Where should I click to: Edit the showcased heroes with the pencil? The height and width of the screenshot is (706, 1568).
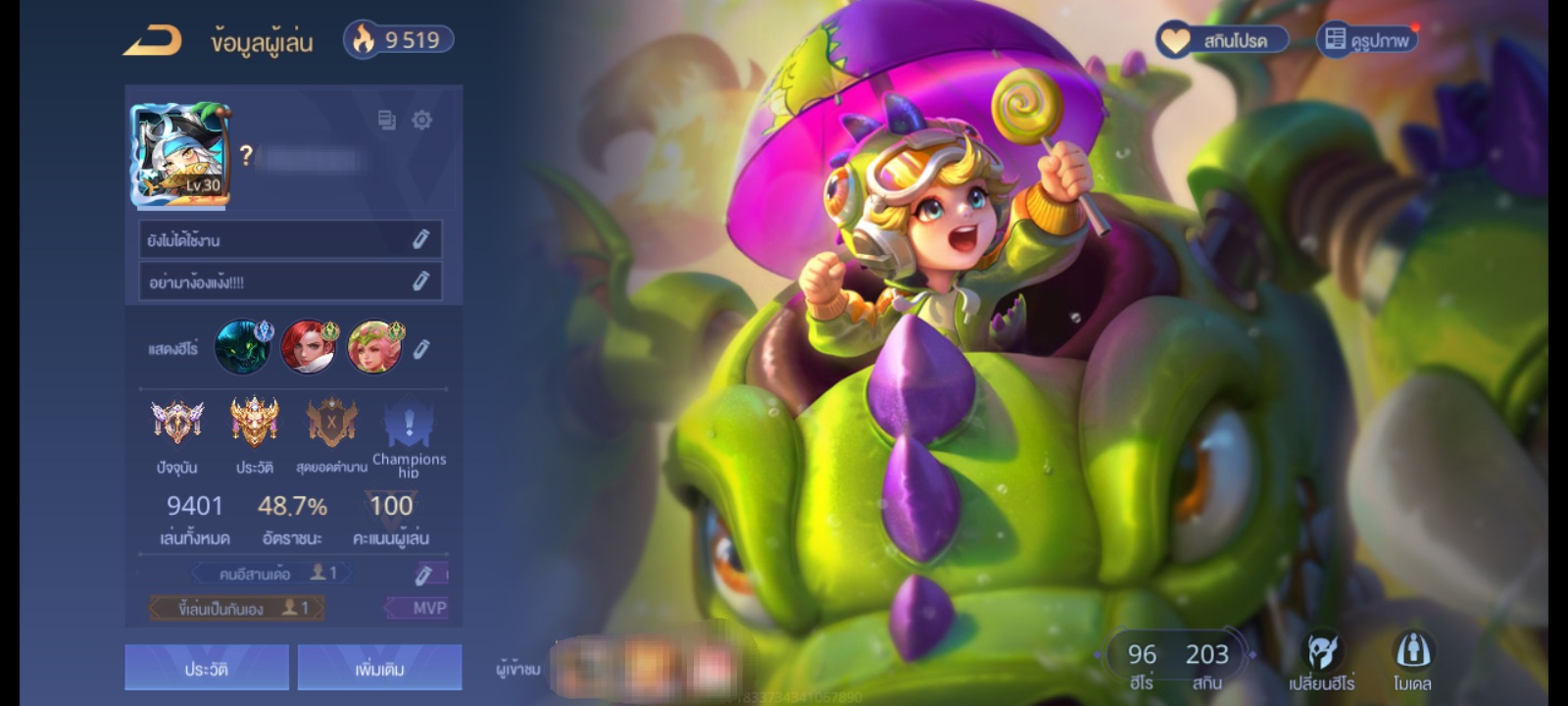click(x=421, y=349)
